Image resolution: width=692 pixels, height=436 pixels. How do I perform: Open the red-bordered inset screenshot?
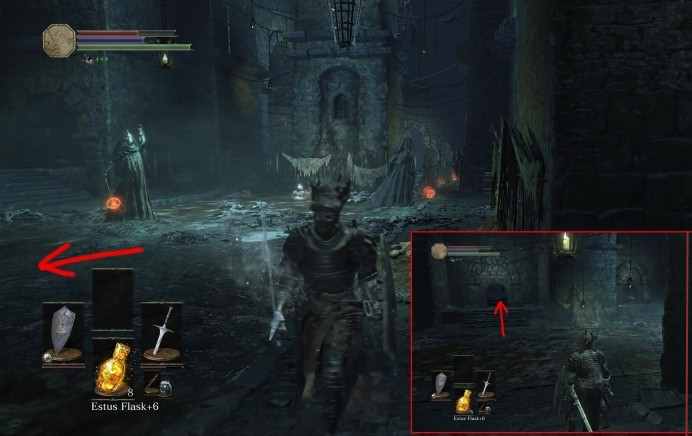tap(549, 331)
